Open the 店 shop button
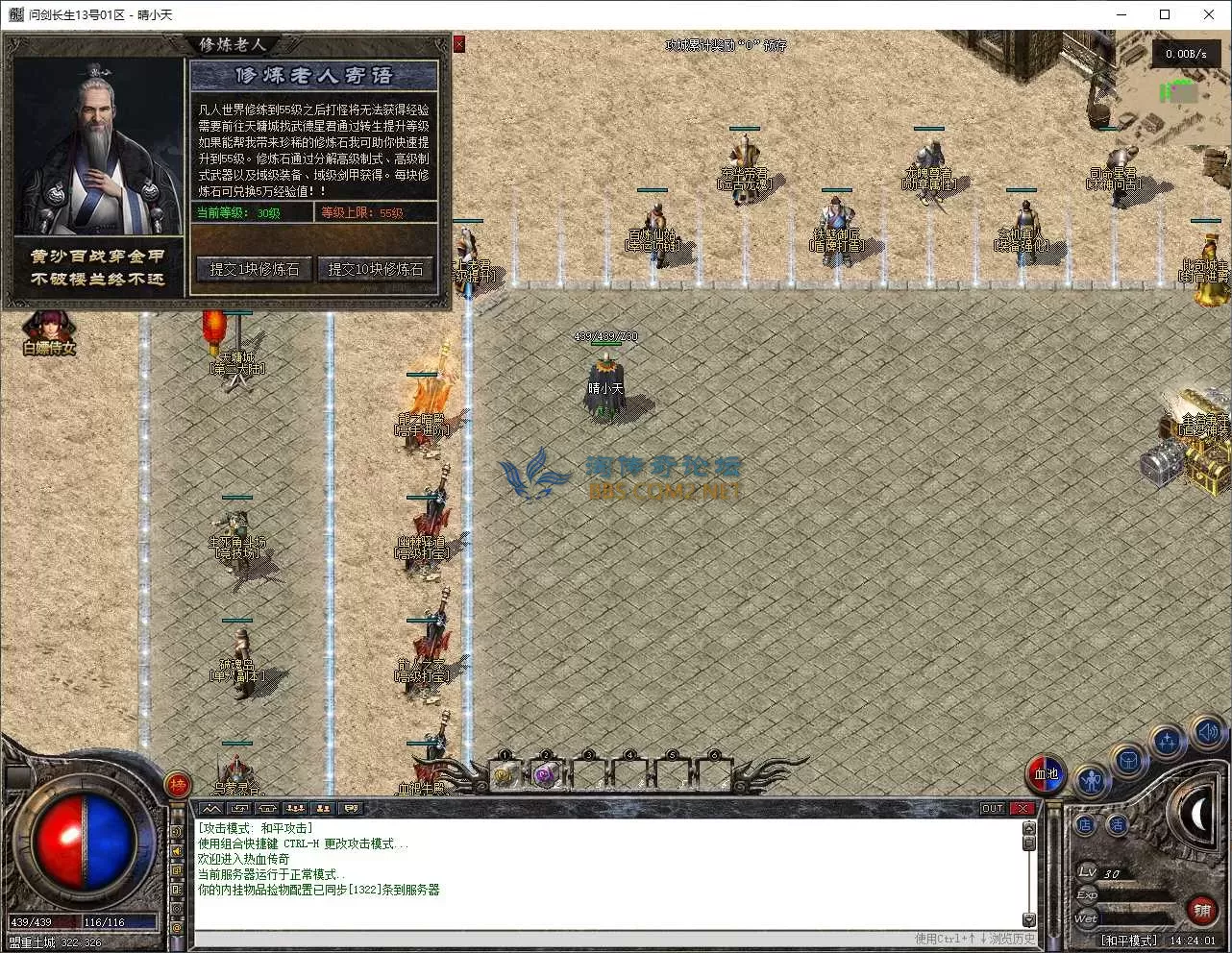The width and height of the screenshot is (1232, 953). [1085, 824]
